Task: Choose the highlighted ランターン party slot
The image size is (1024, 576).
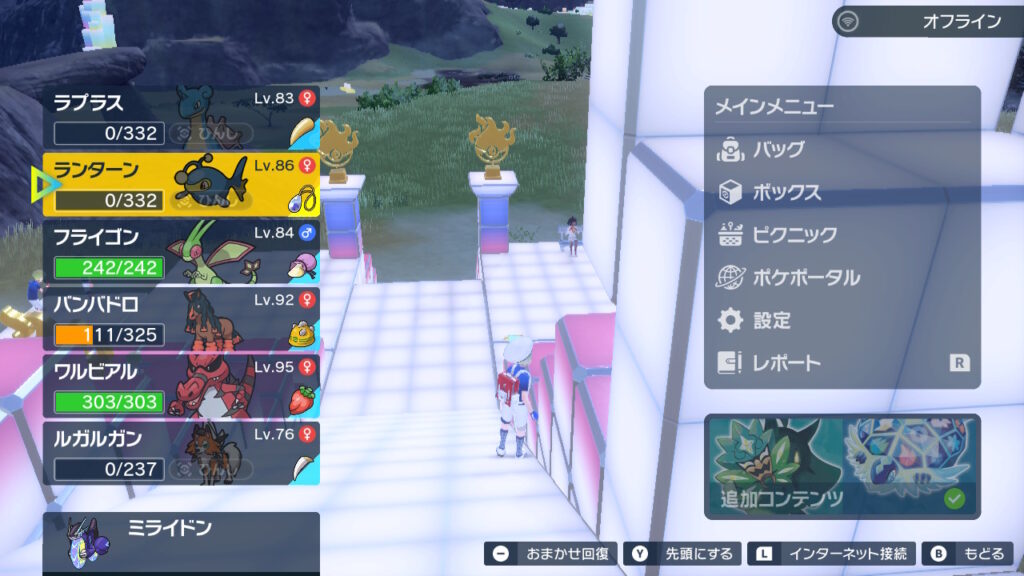Action: 181,185
